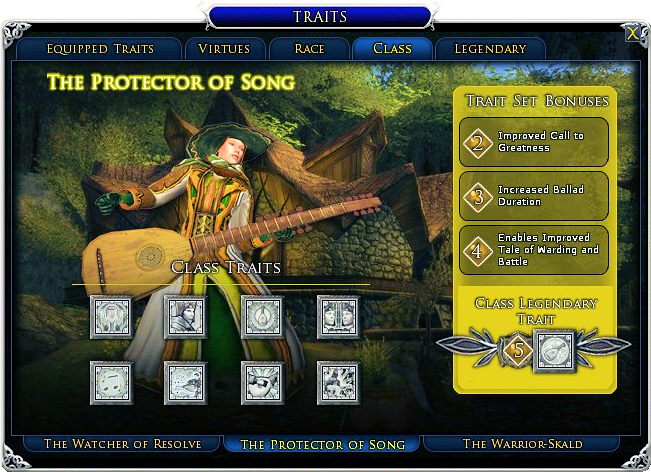This screenshot has width=651, height=472.
Task: Click the Improved Call to Greatness bonus
Action: point(534,143)
